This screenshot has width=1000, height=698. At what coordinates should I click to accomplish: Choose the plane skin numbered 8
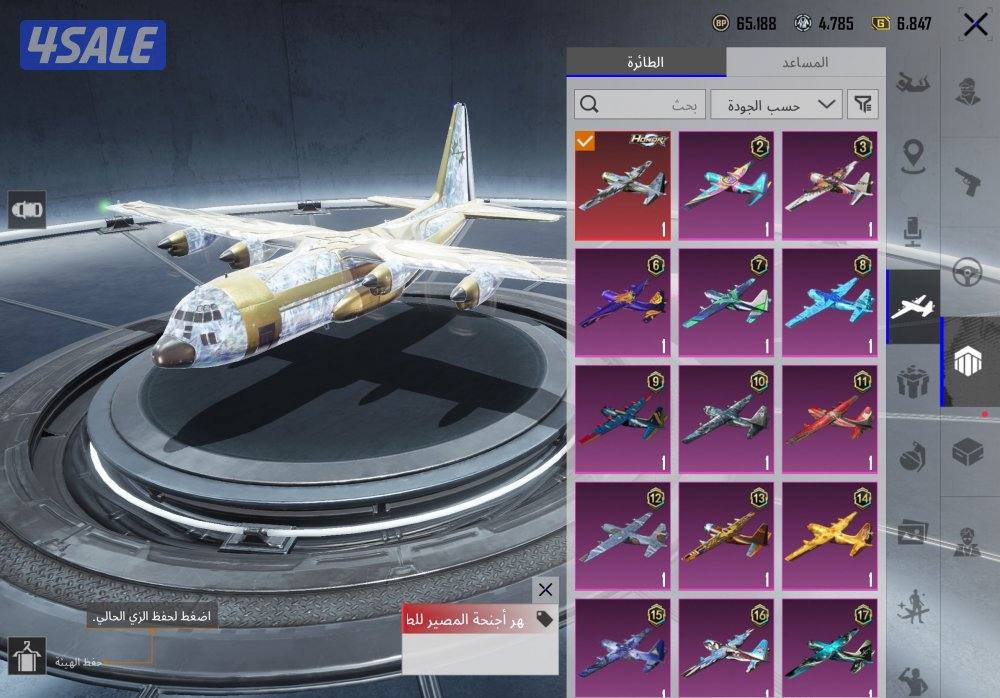click(x=829, y=303)
